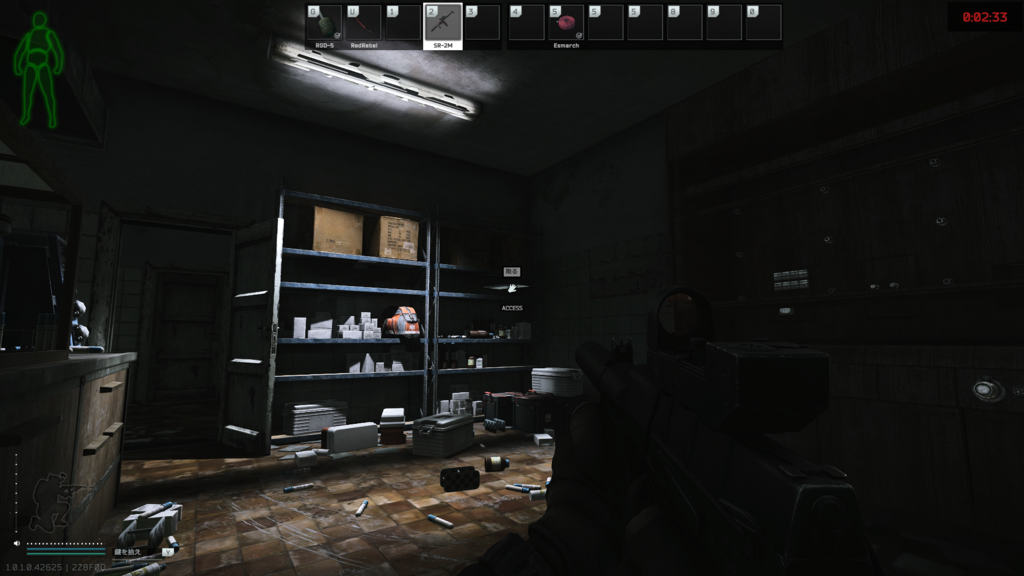Select the RedRebel ice pick slot
This screenshot has width=1024, height=576.
(x=363, y=23)
